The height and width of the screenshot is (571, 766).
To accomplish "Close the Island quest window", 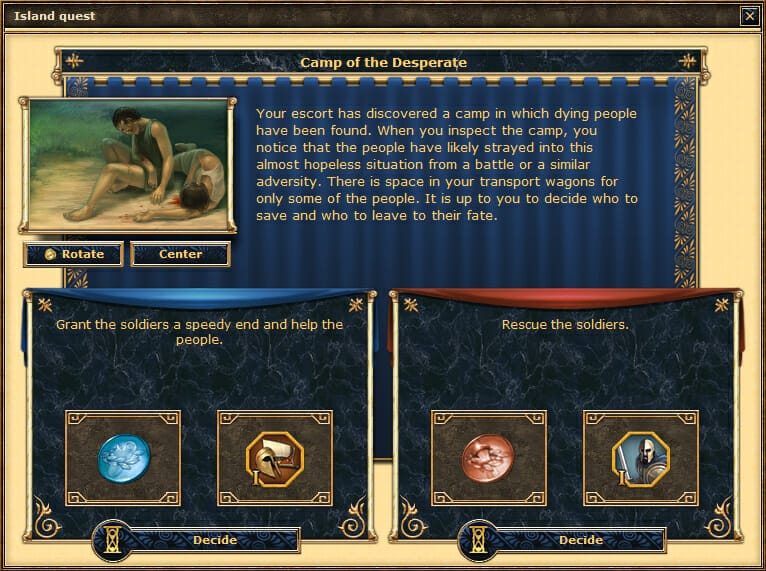I will tap(749, 16).
